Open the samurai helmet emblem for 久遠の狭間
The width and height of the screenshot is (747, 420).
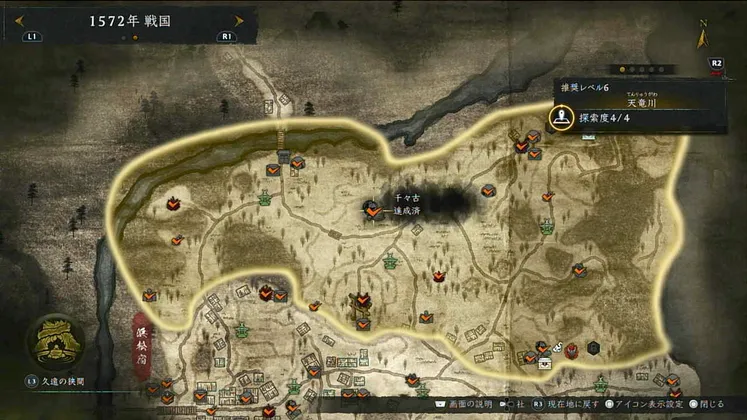click(x=55, y=342)
